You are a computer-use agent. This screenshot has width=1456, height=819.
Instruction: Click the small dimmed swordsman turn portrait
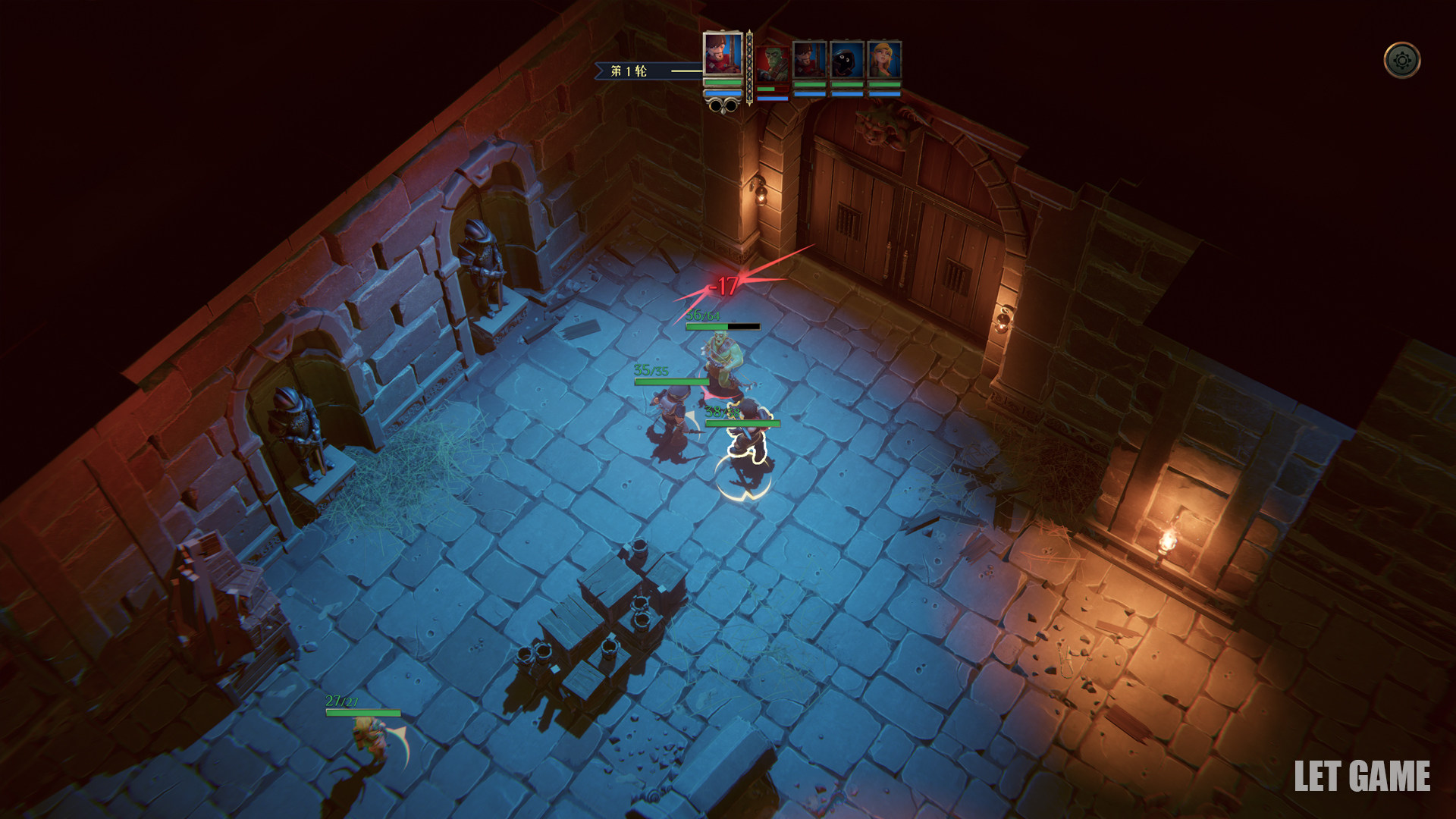pyautogui.click(x=809, y=60)
